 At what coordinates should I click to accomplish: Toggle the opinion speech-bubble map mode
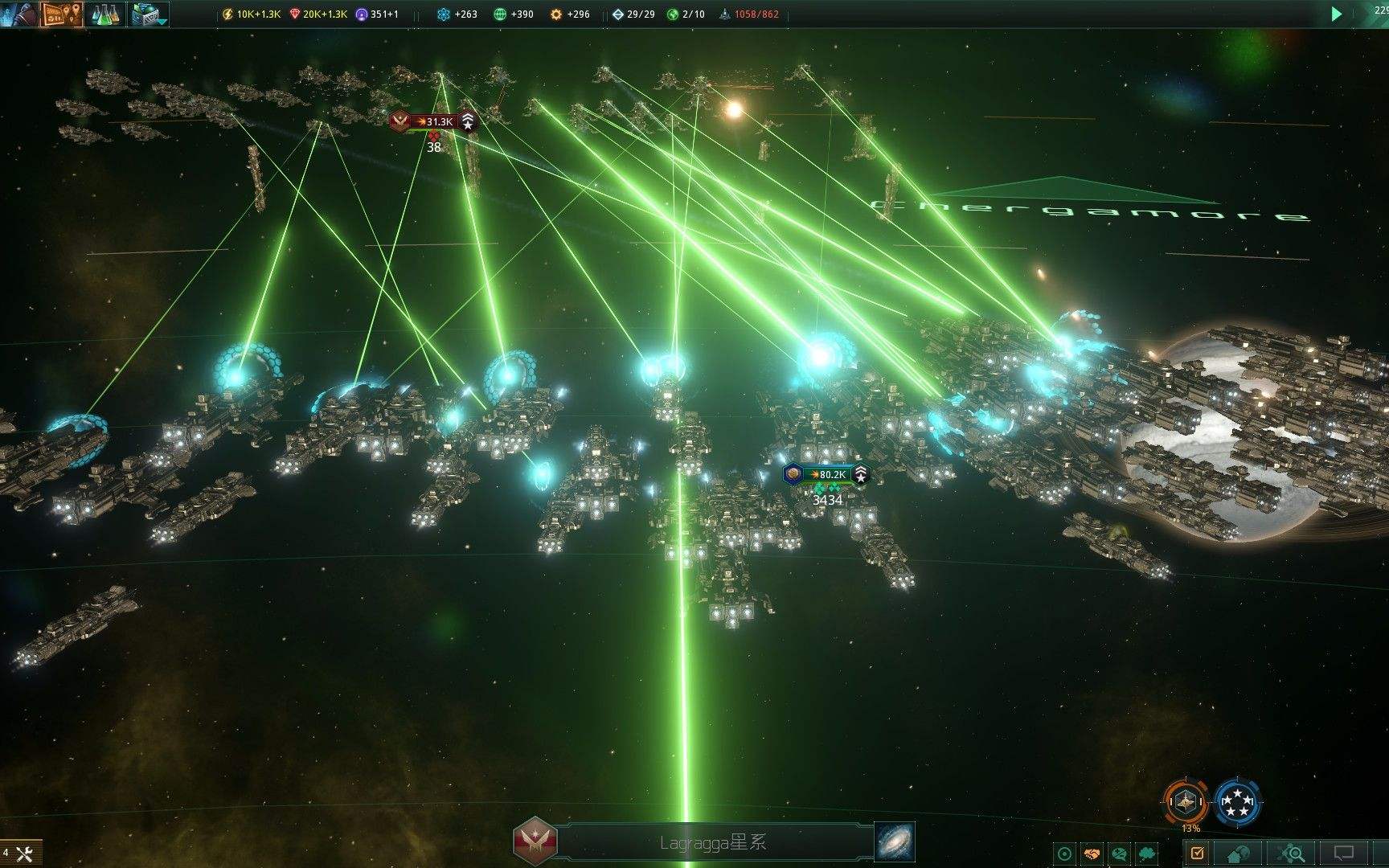pos(1119,854)
